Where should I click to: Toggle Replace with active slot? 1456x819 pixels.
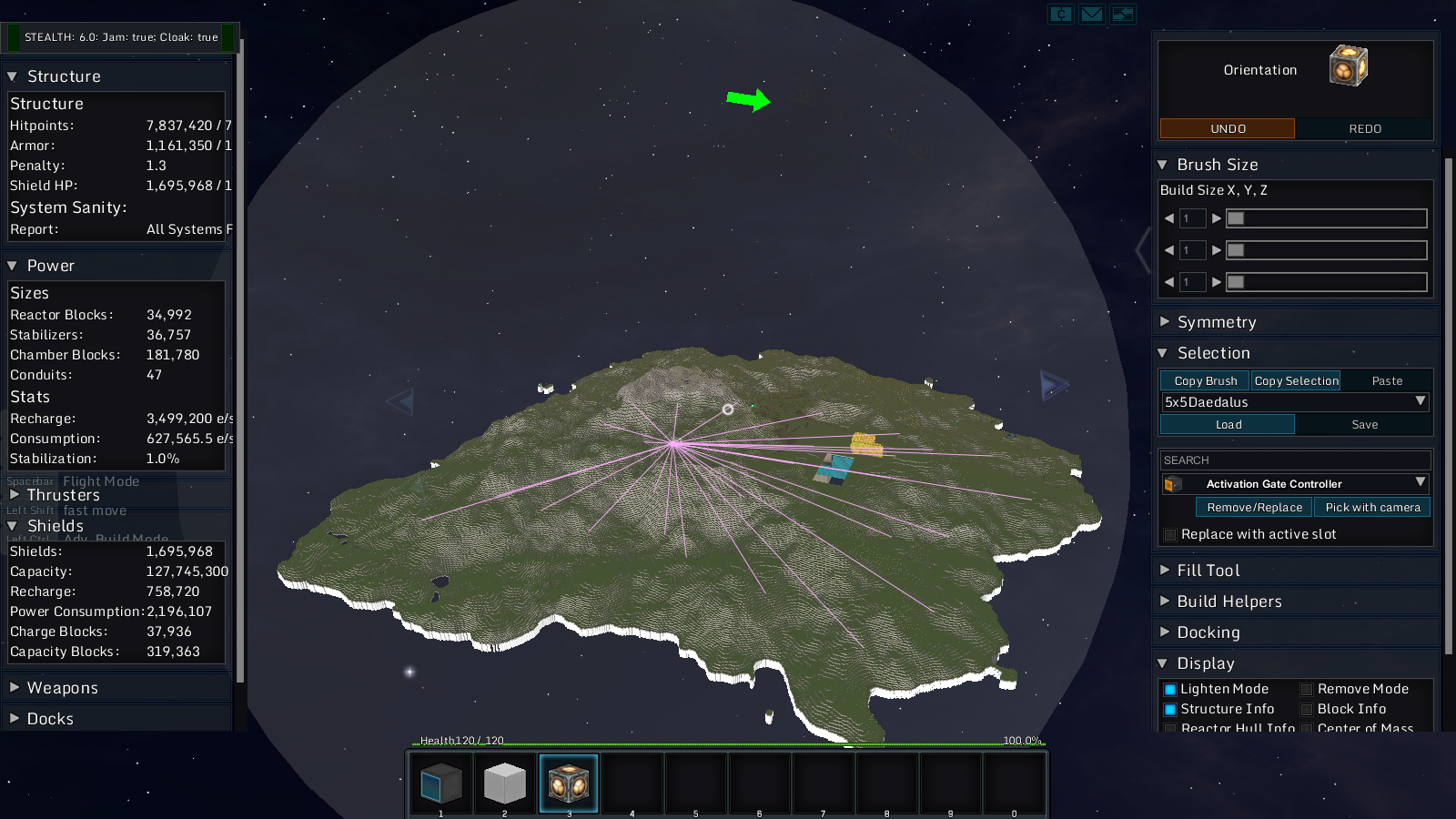[x=1171, y=535]
